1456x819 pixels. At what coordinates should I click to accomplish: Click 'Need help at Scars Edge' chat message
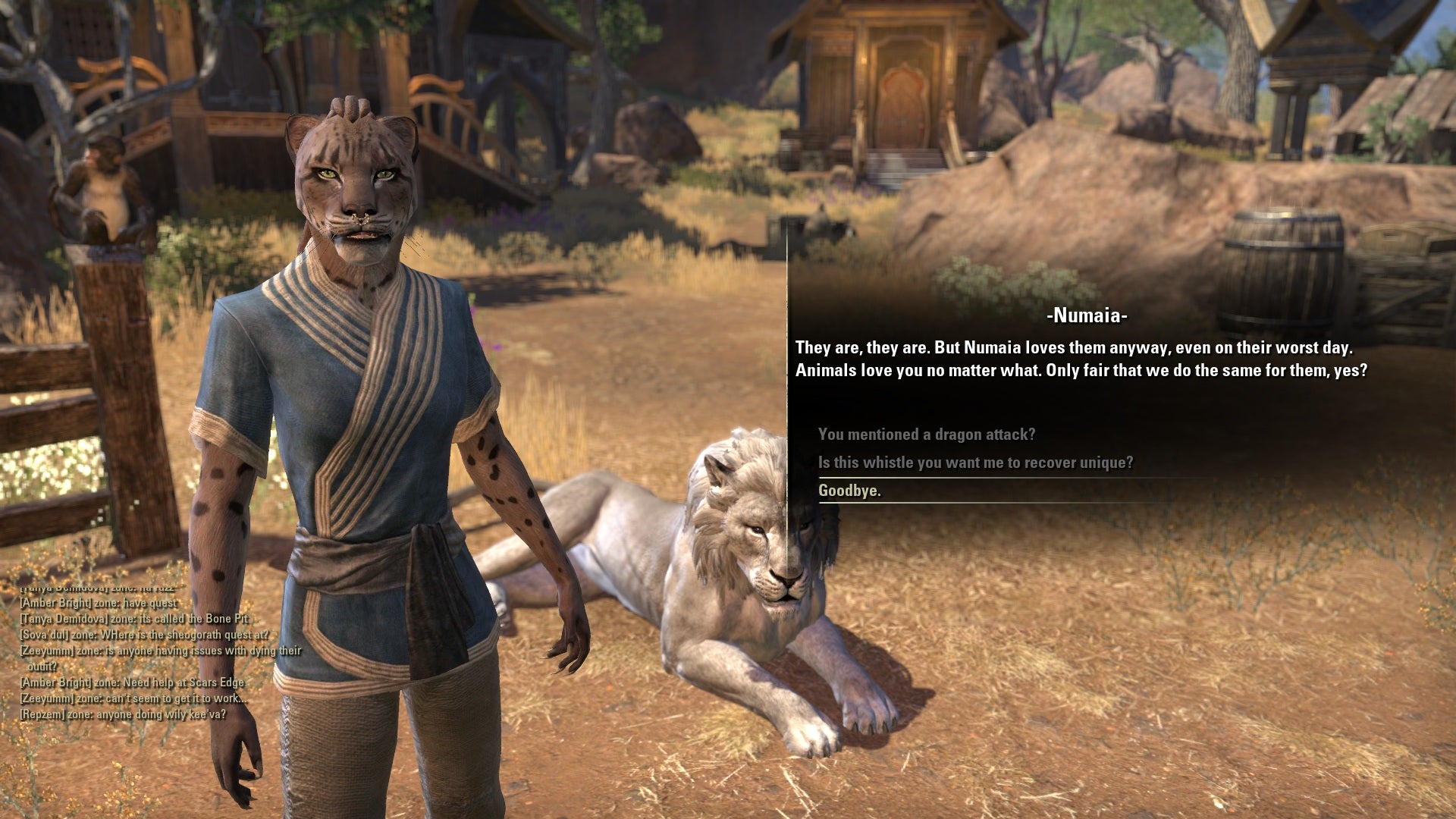click(x=133, y=682)
